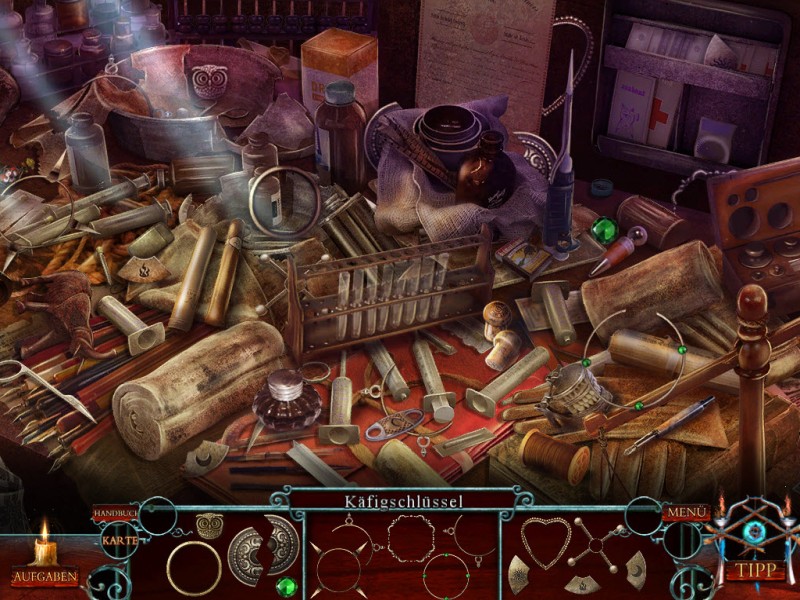Open the Karte map

121,540
